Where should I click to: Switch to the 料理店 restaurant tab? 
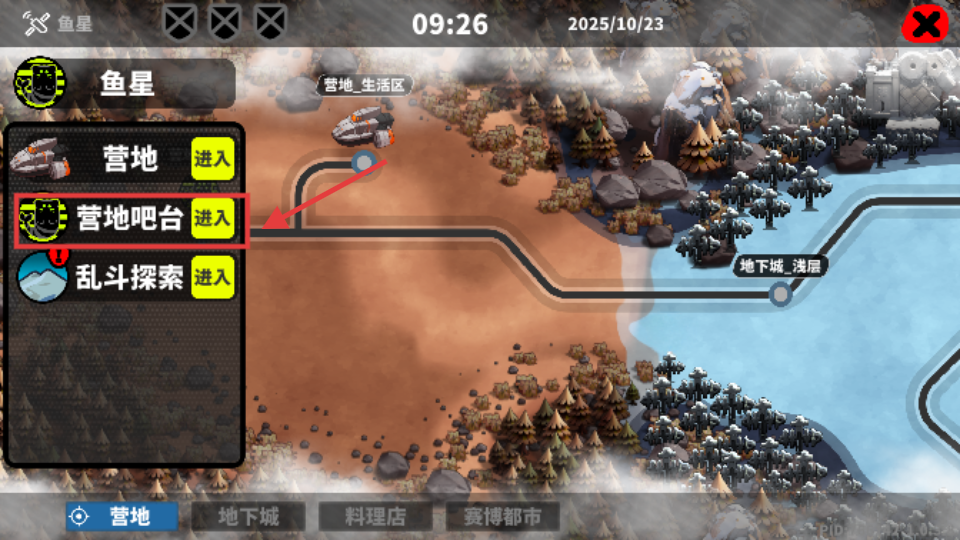[x=375, y=516]
